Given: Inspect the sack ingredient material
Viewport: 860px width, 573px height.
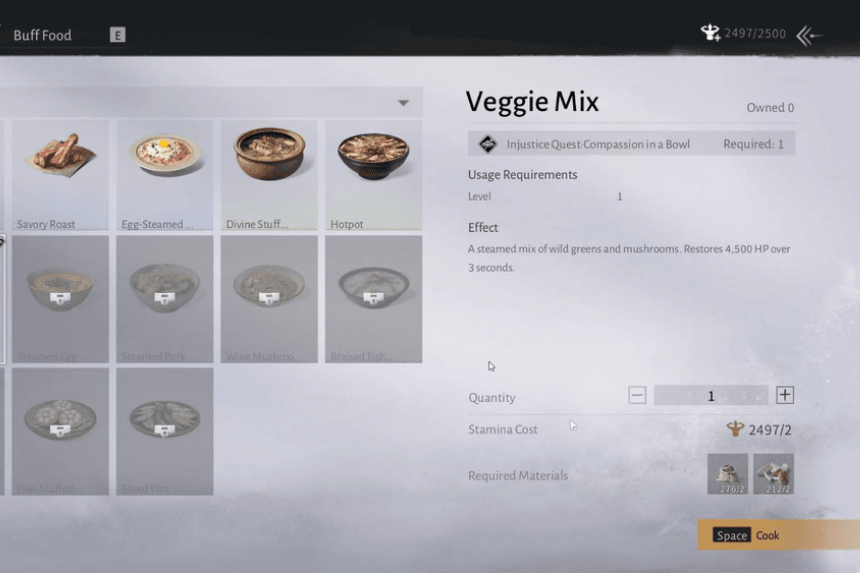Looking at the screenshot, I should click(x=727, y=474).
